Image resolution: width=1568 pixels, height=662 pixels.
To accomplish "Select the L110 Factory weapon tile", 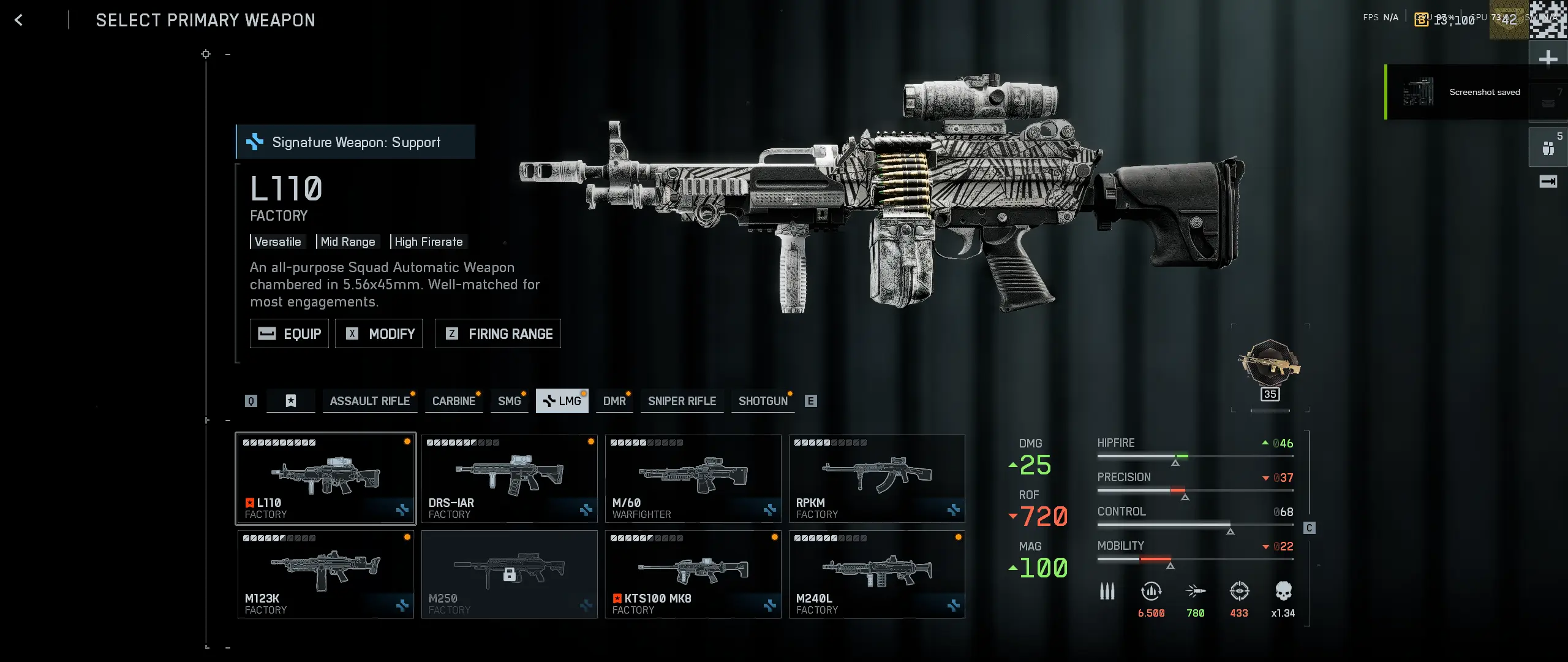I will (326, 479).
